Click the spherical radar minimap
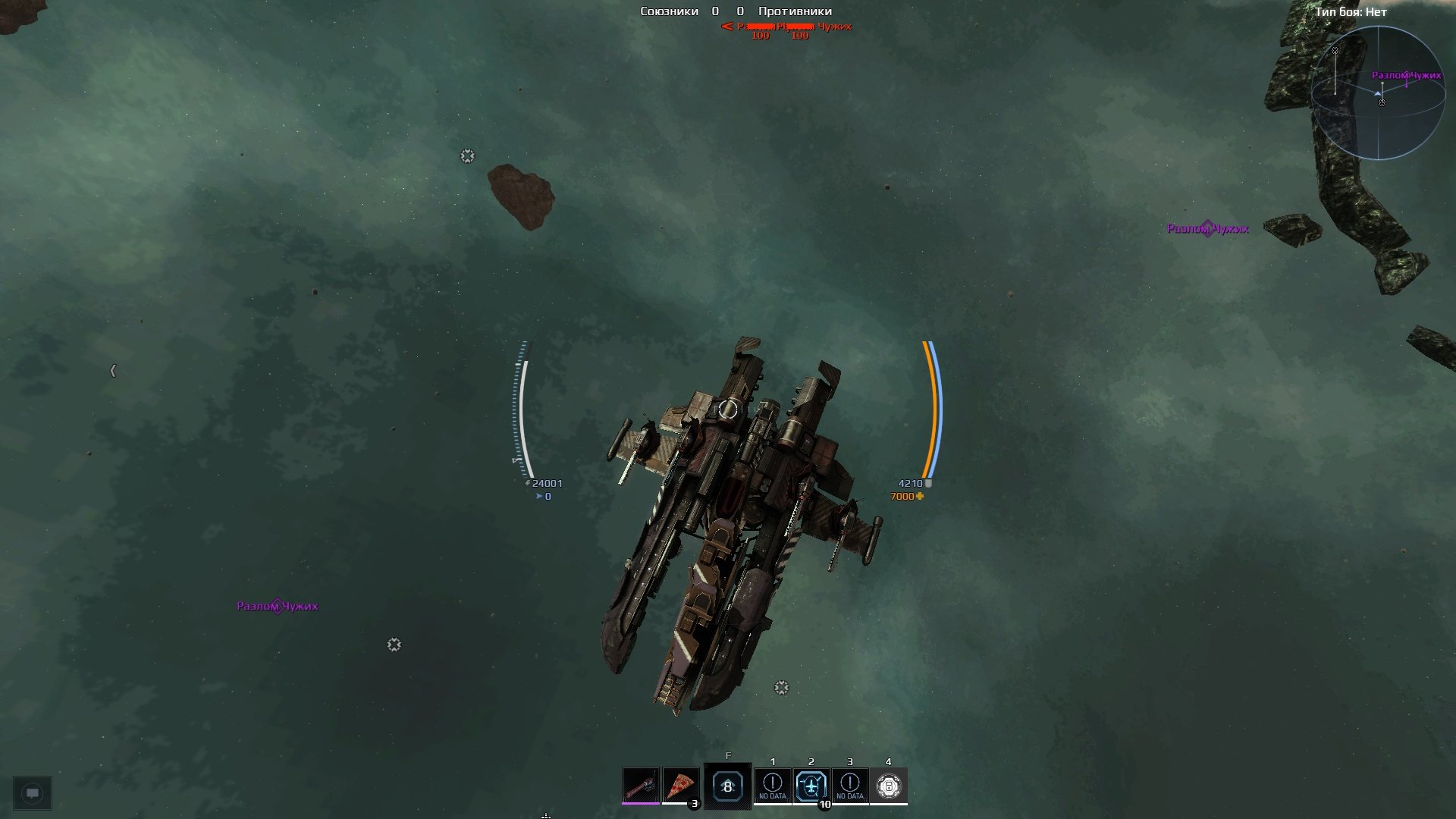Screen dimensions: 1456x819 [1378, 93]
